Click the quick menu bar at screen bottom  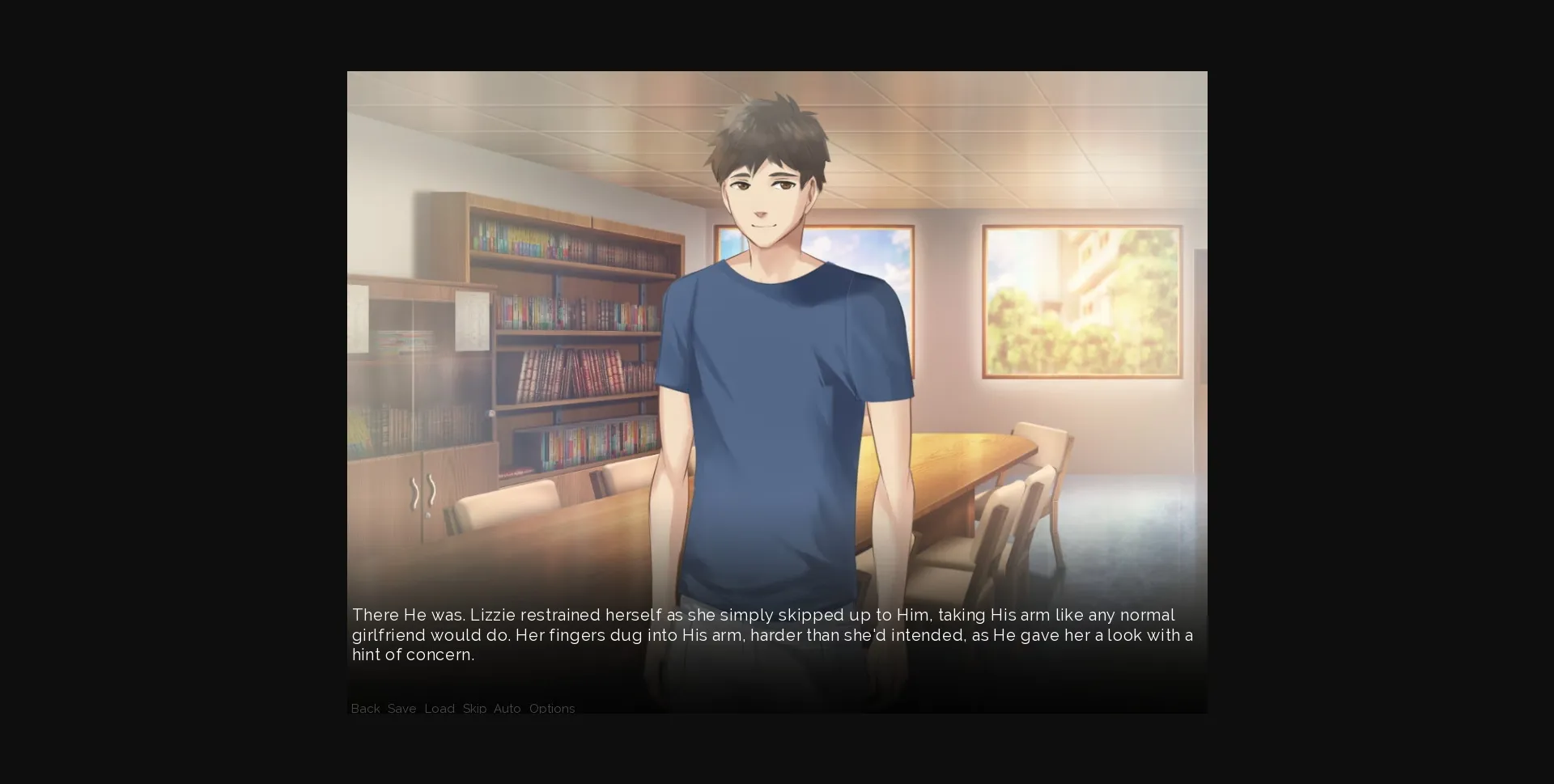point(461,709)
